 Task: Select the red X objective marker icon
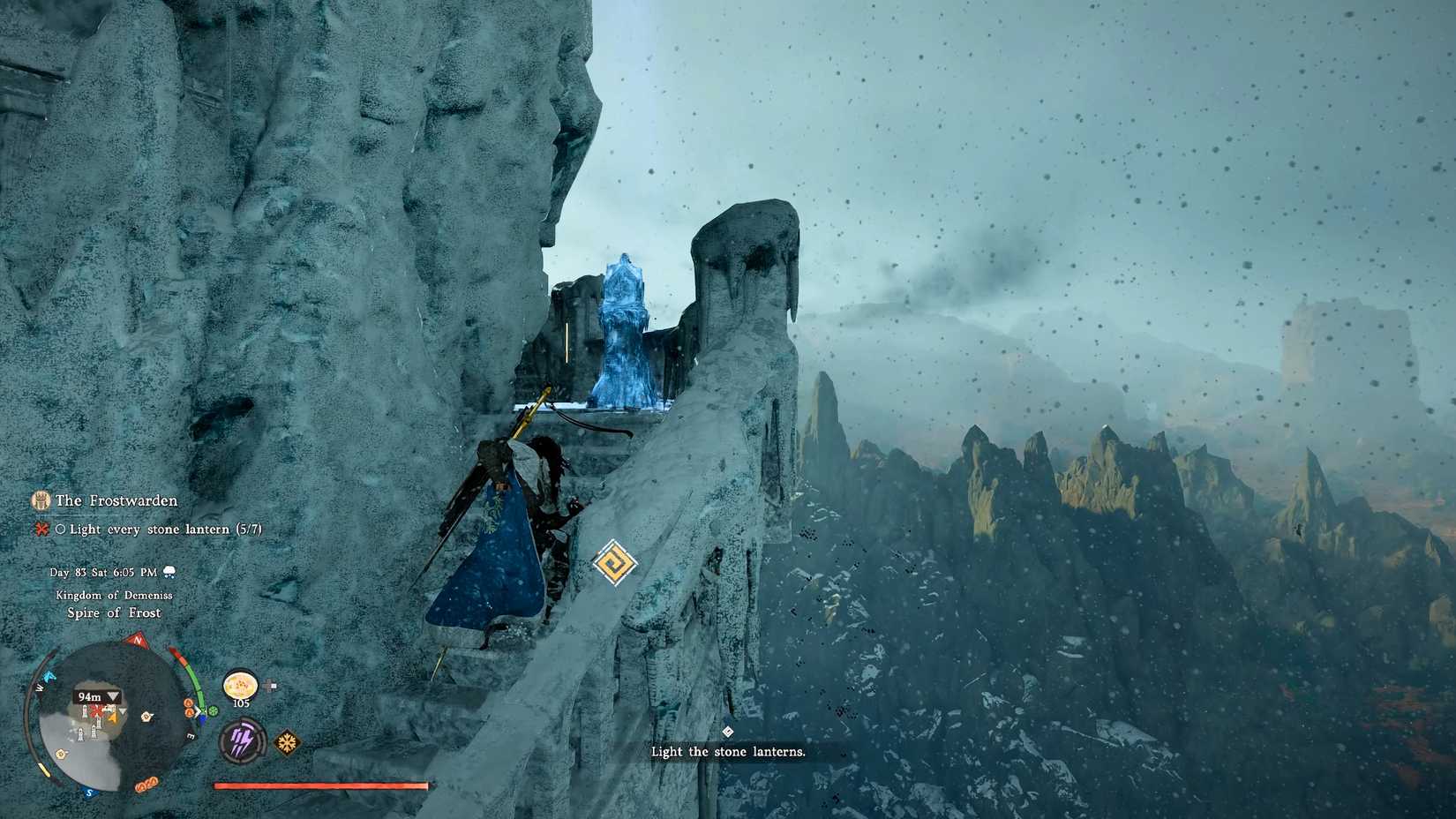(41, 530)
